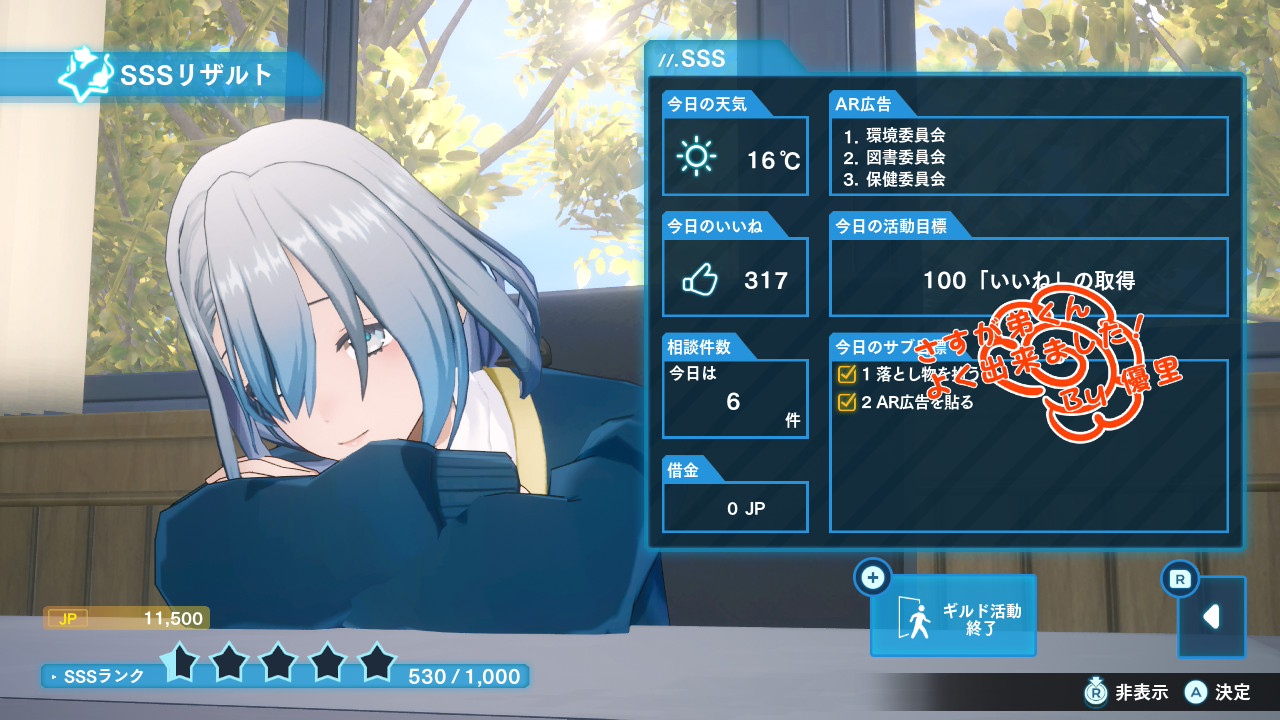The image size is (1280, 720).
Task: Select the 図書委員会 AR ad entry
Action: pyautogui.click(x=894, y=157)
